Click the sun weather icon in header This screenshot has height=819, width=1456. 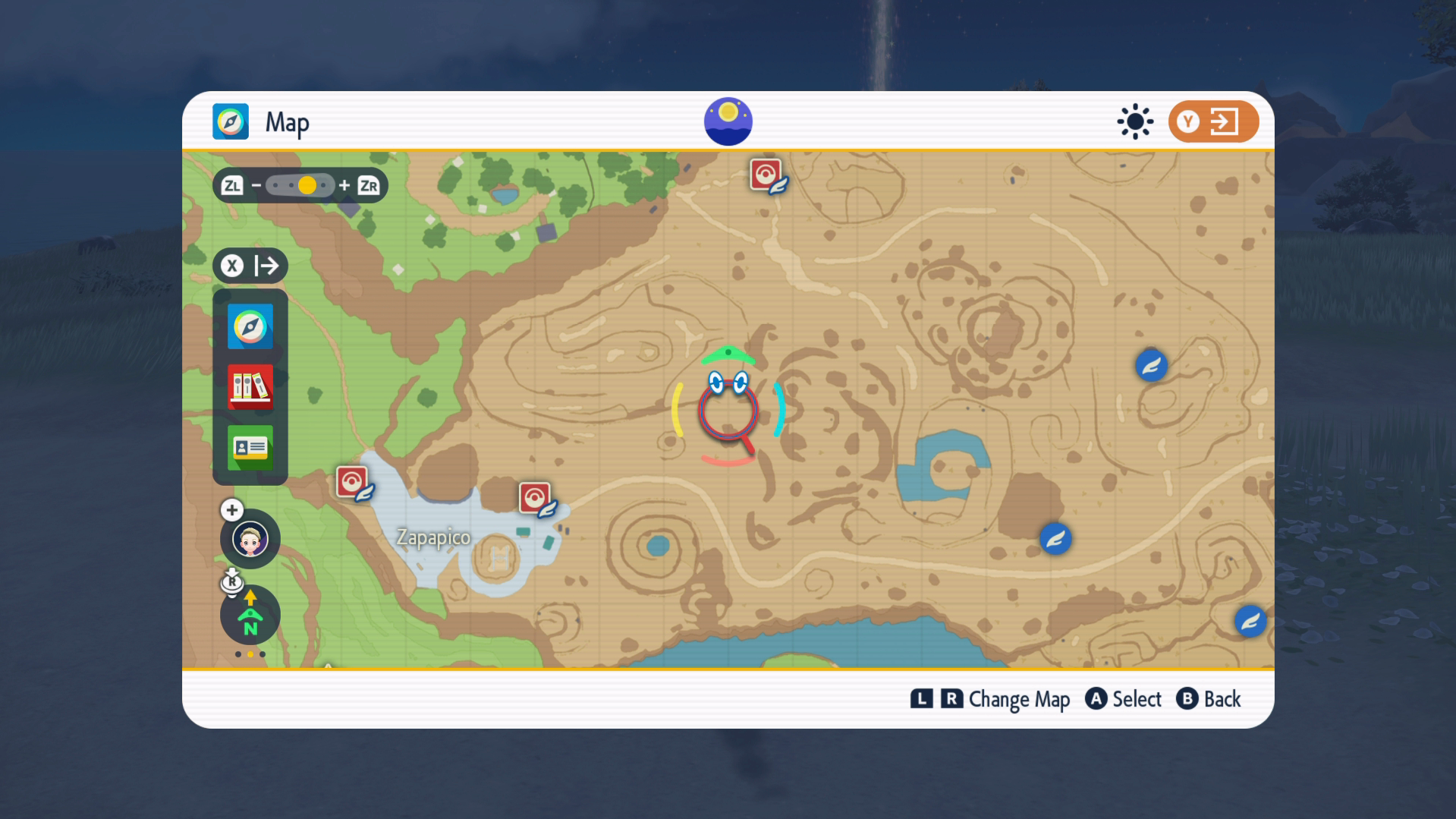pyautogui.click(x=1135, y=121)
